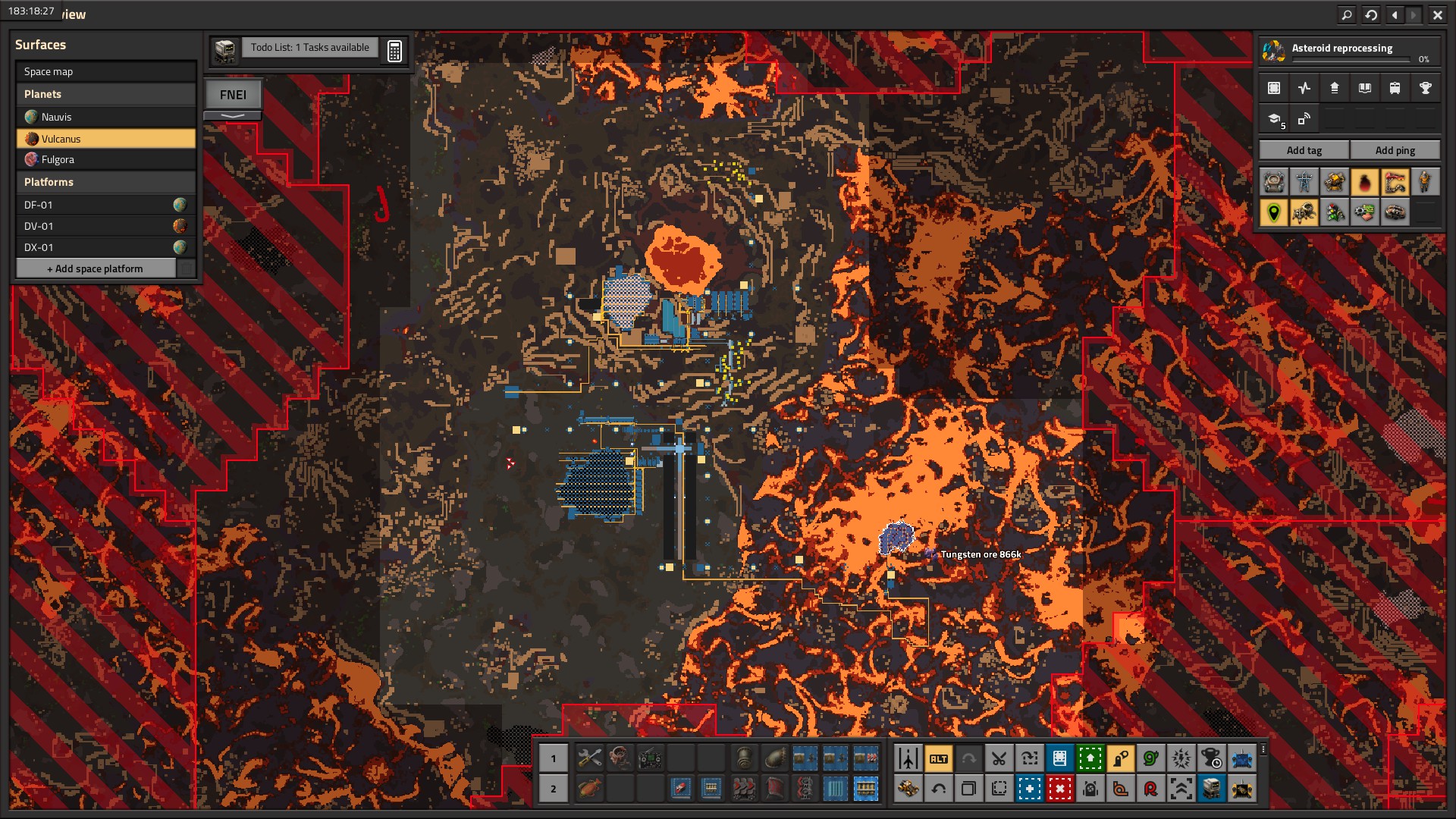Viewport: 1456px width, 819px height.
Task: Toggle the green map pin tag filter
Action: tap(1273, 212)
